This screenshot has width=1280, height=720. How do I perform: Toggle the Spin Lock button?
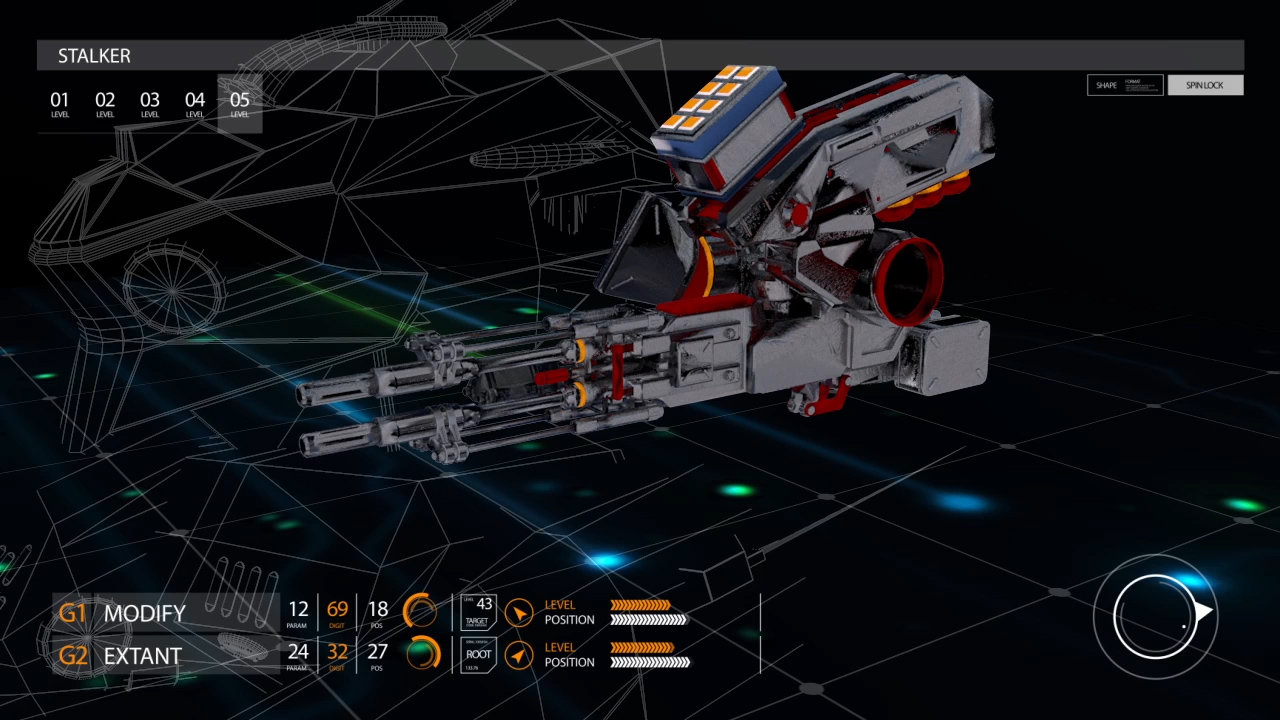tap(1205, 85)
